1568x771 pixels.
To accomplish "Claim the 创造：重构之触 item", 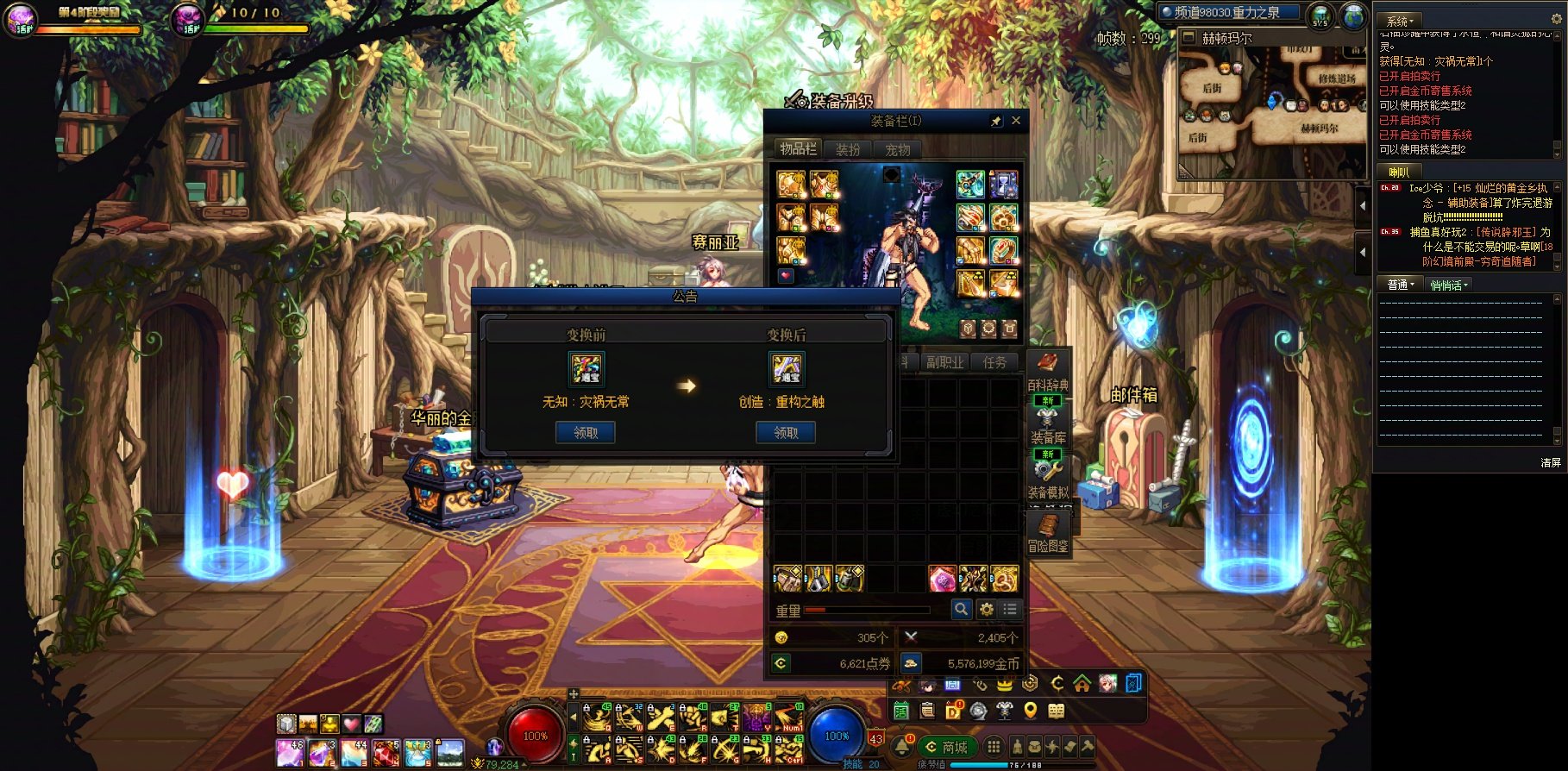I will (786, 433).
